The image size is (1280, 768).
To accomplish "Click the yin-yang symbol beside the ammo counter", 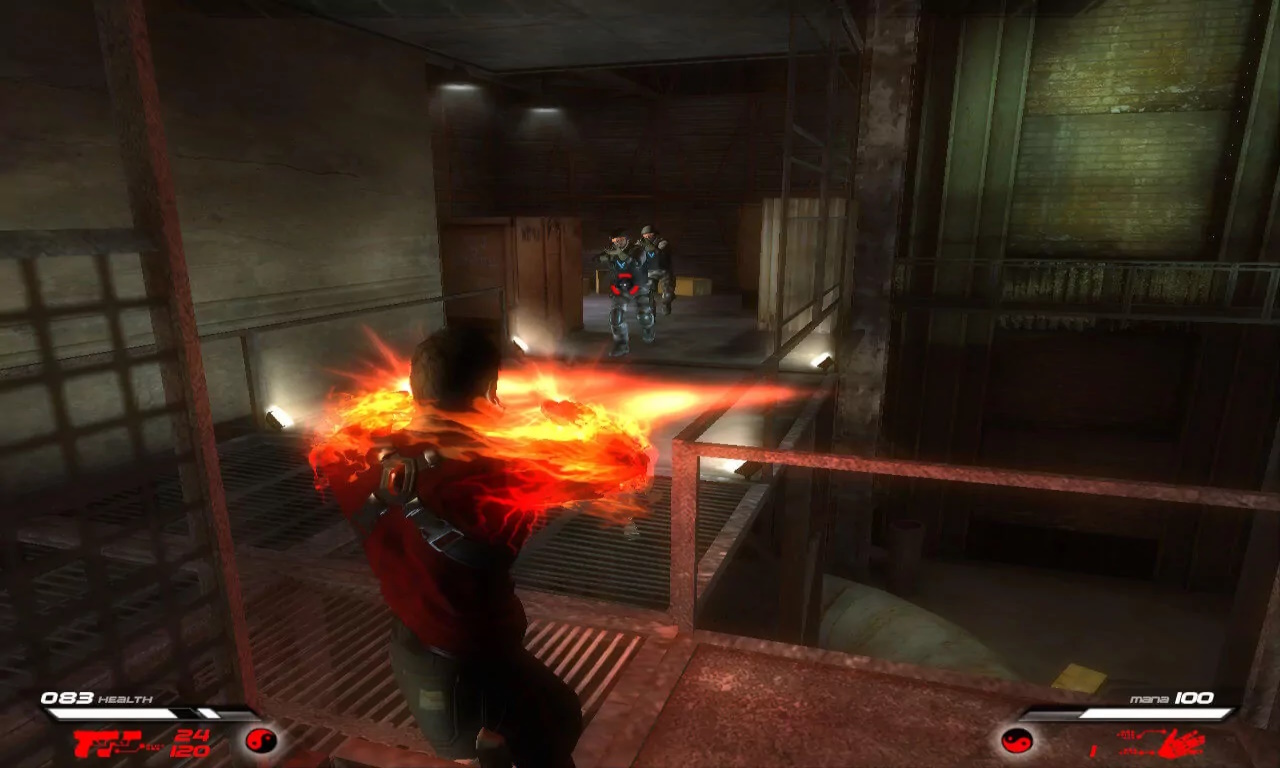I will click(263, 742).
